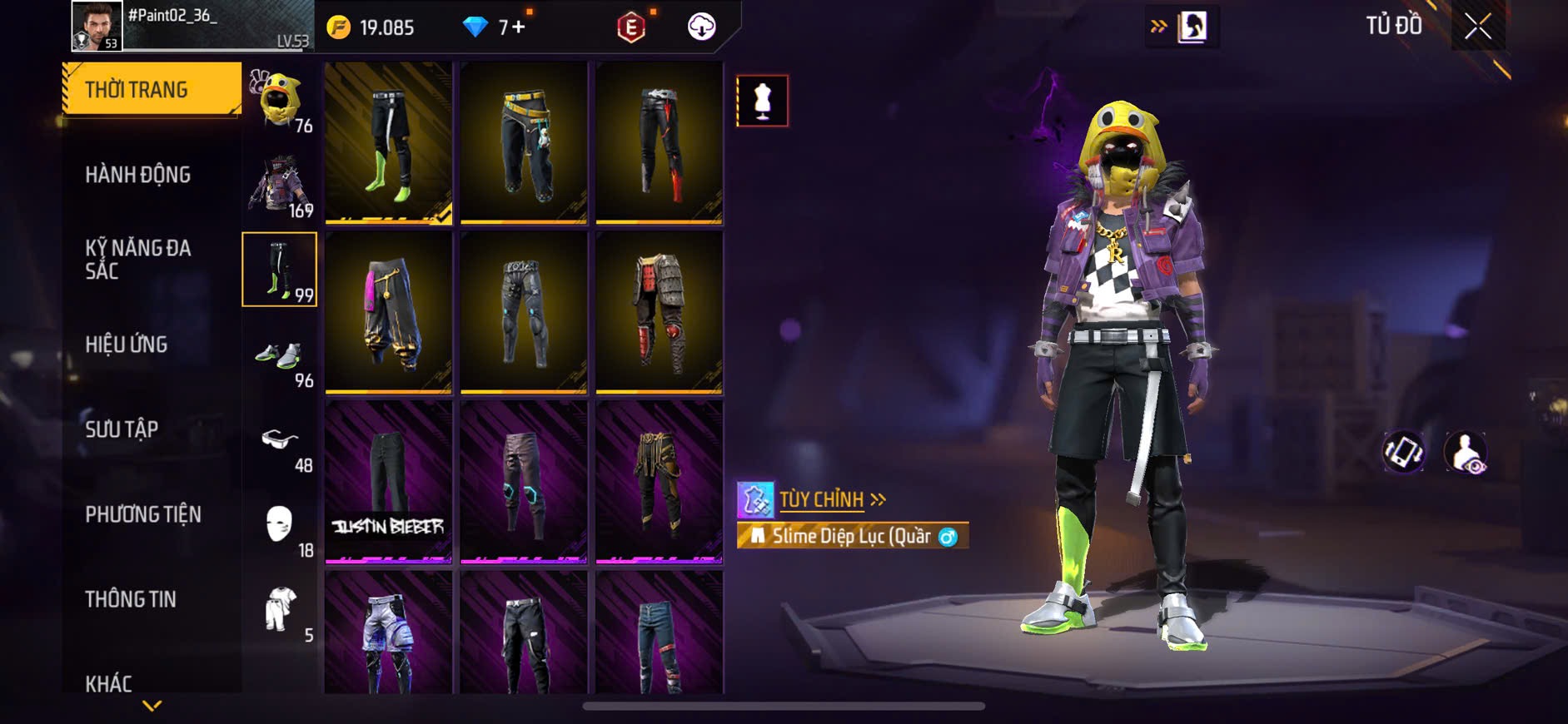1568x724 pixels.
Task: Toggle the character view eye icon
Action: (1466, 452)
